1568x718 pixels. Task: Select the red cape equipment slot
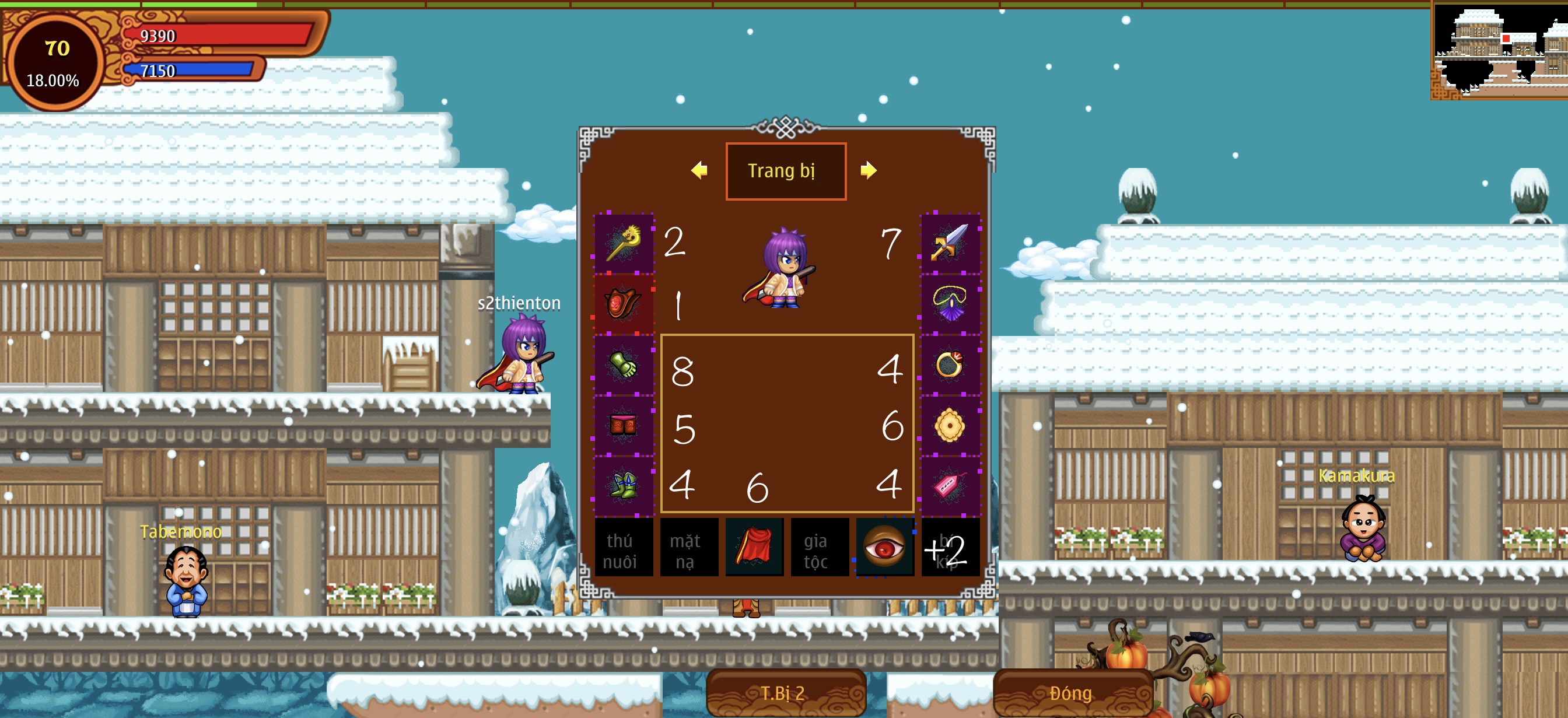coord(754,547)
